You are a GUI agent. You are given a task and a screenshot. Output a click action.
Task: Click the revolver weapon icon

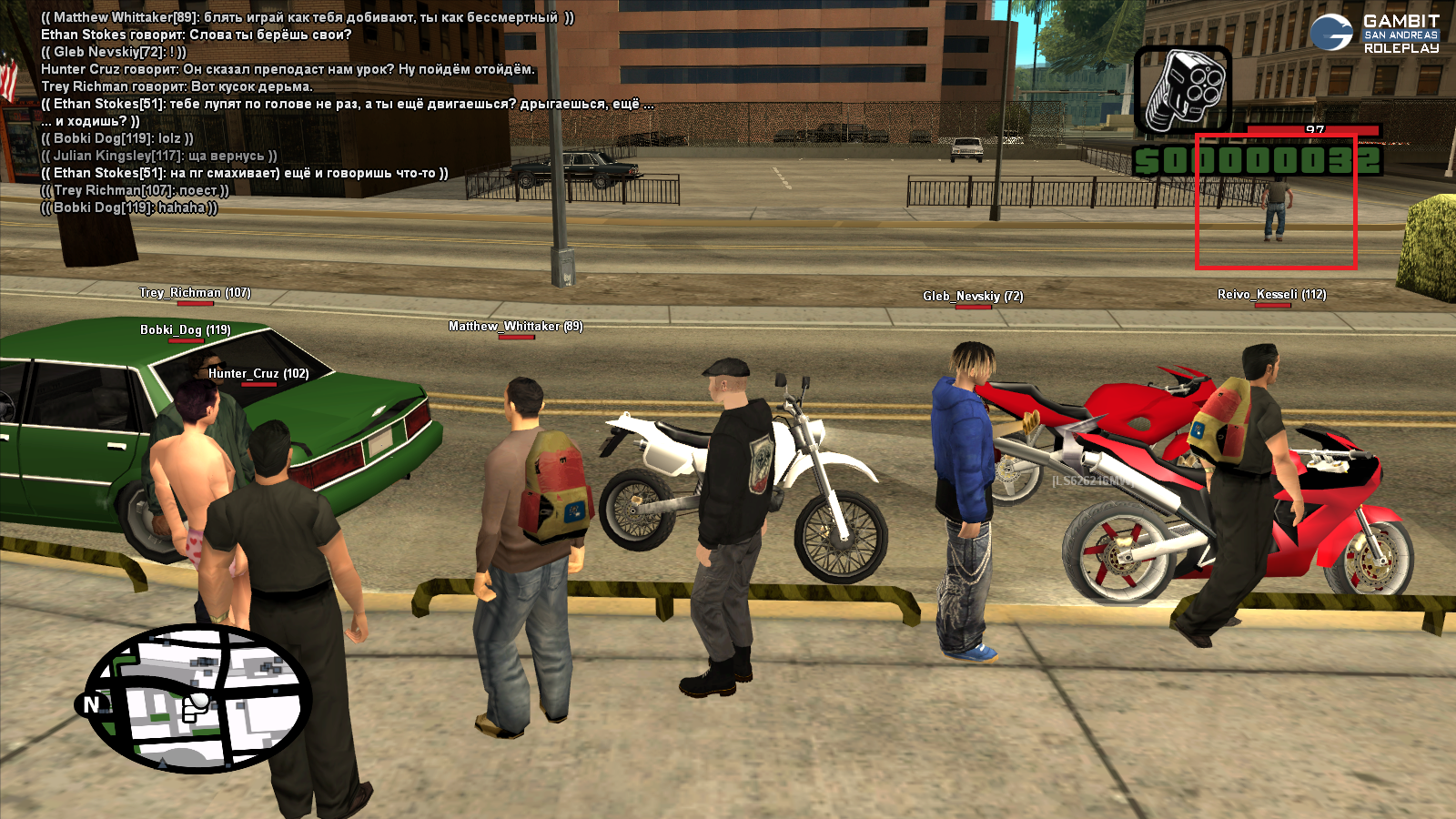coord(1183,90)
